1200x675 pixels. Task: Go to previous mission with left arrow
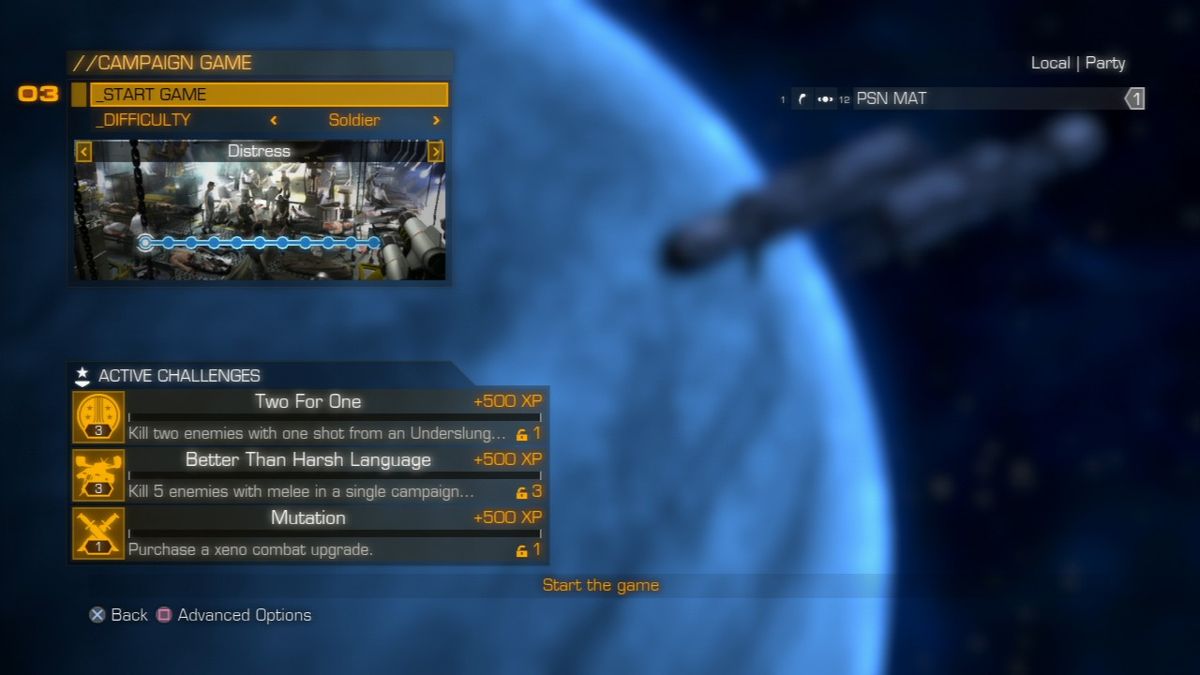[84, 152]
